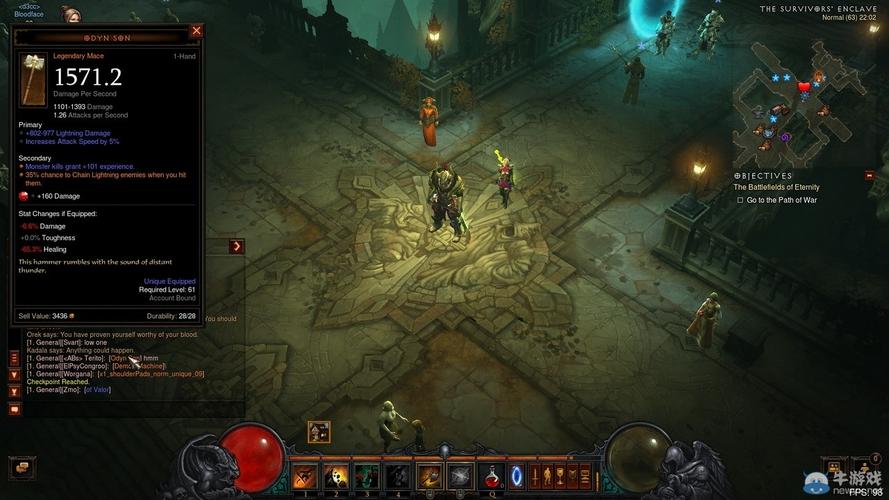Image resolution: width=889 pixels, height=500 pixels.
Task: Trigger the green skill in slot 3
Action: coord(366,476)
